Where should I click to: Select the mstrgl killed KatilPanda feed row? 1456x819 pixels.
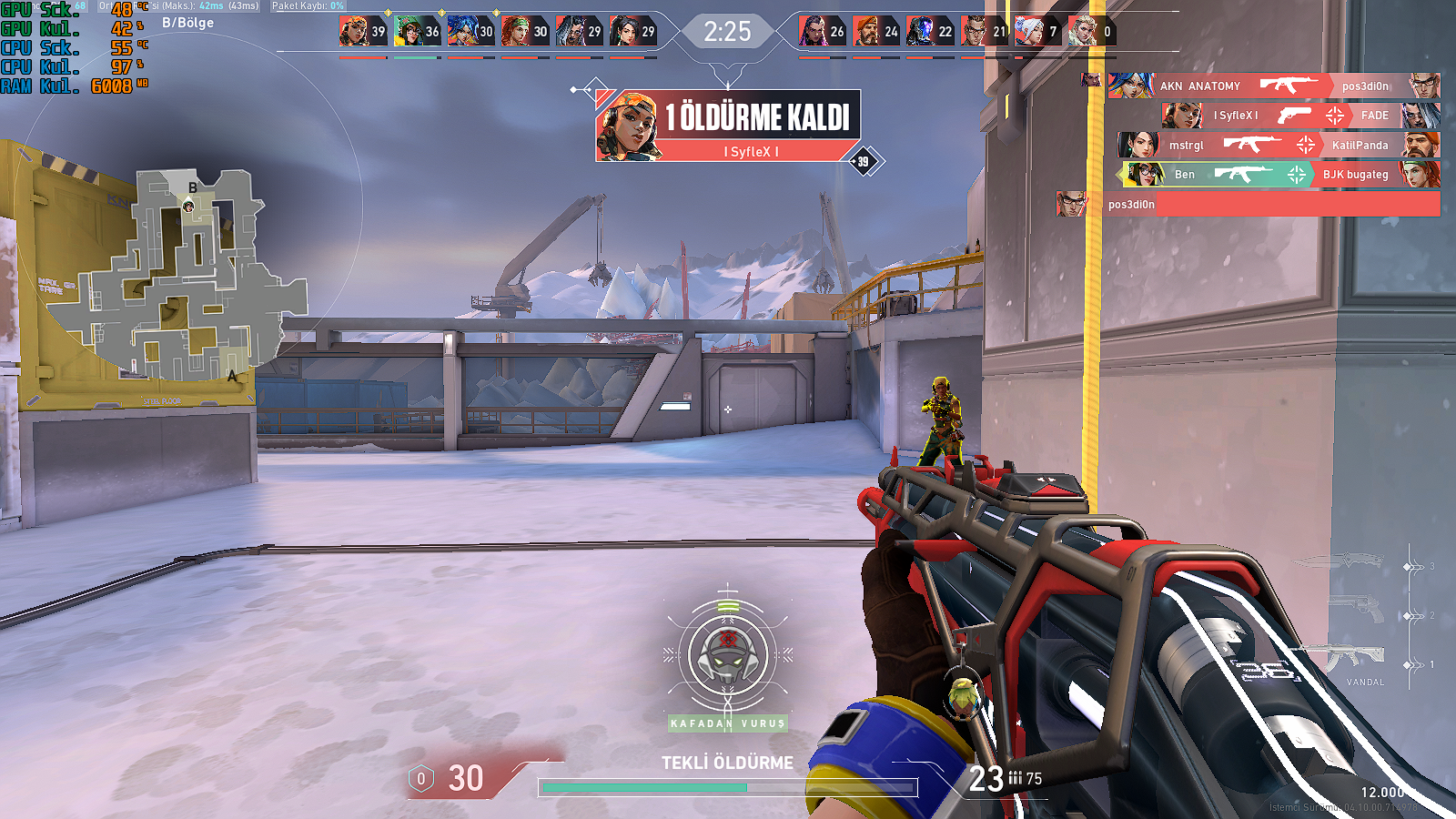click(x=1279, y=145)
